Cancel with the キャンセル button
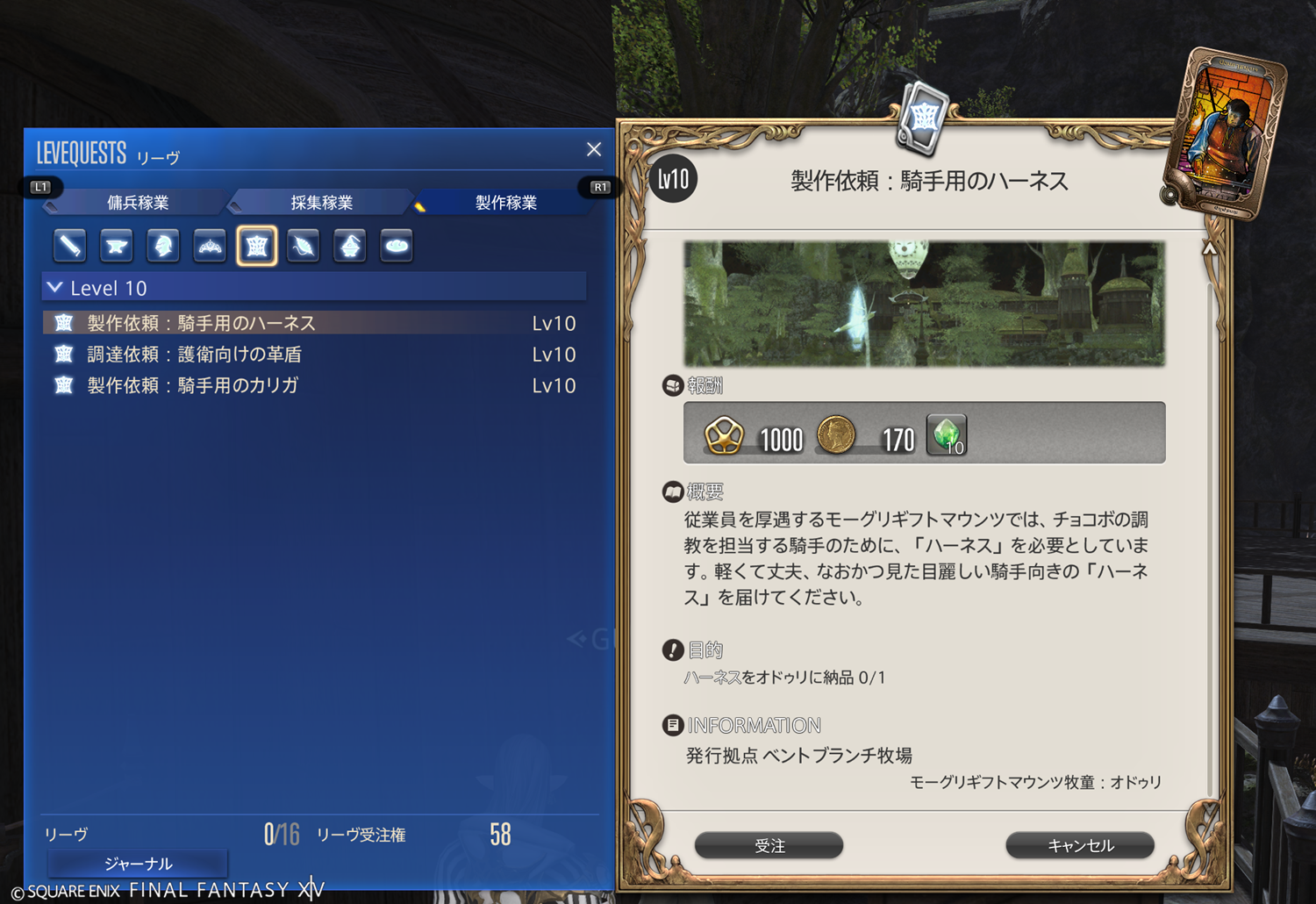 1080,845
